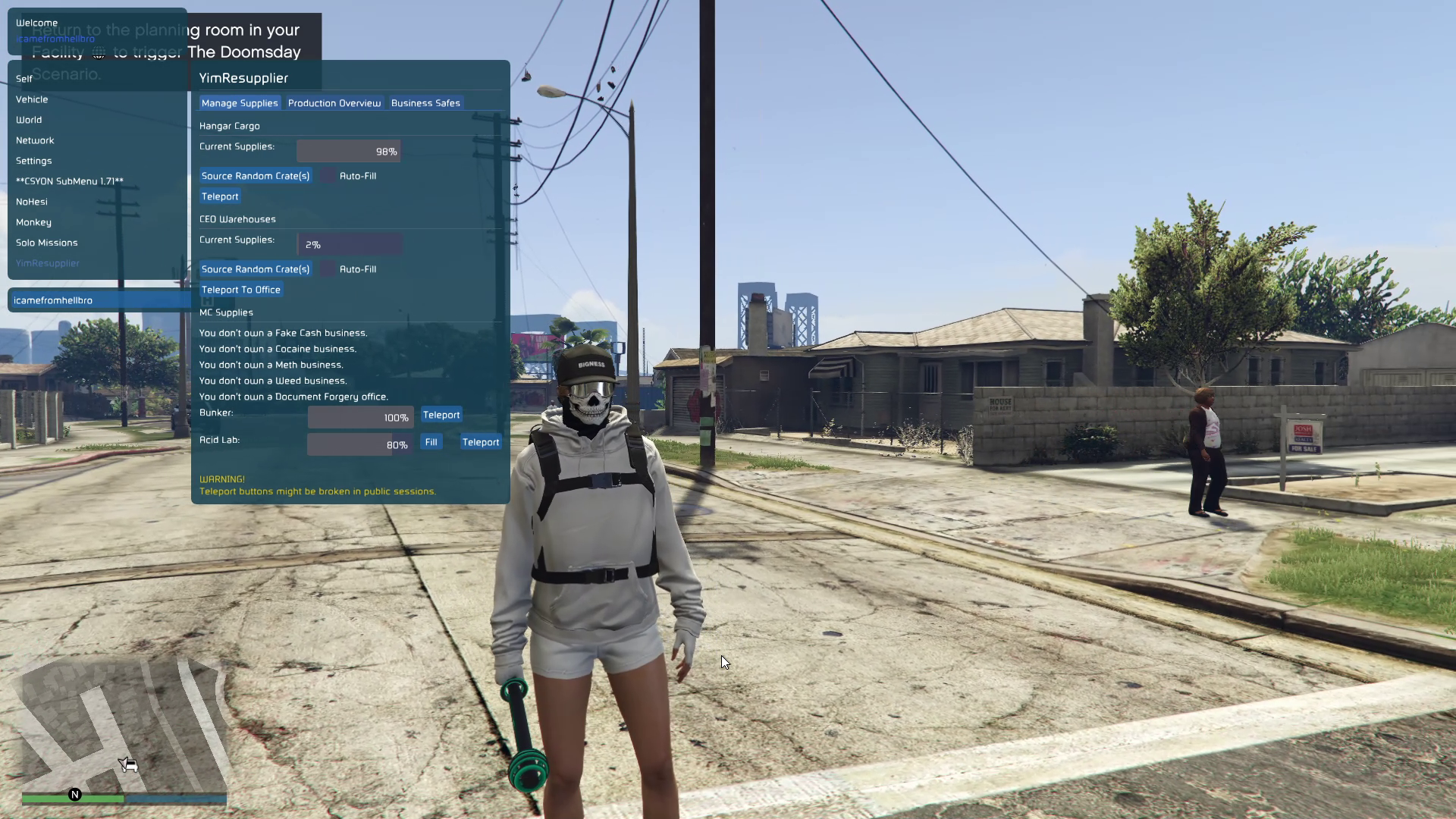Viewport: 1456px width, 819px height.
Task: Source random crates for Hangar Cargo
Action: (x=256, y=176)
